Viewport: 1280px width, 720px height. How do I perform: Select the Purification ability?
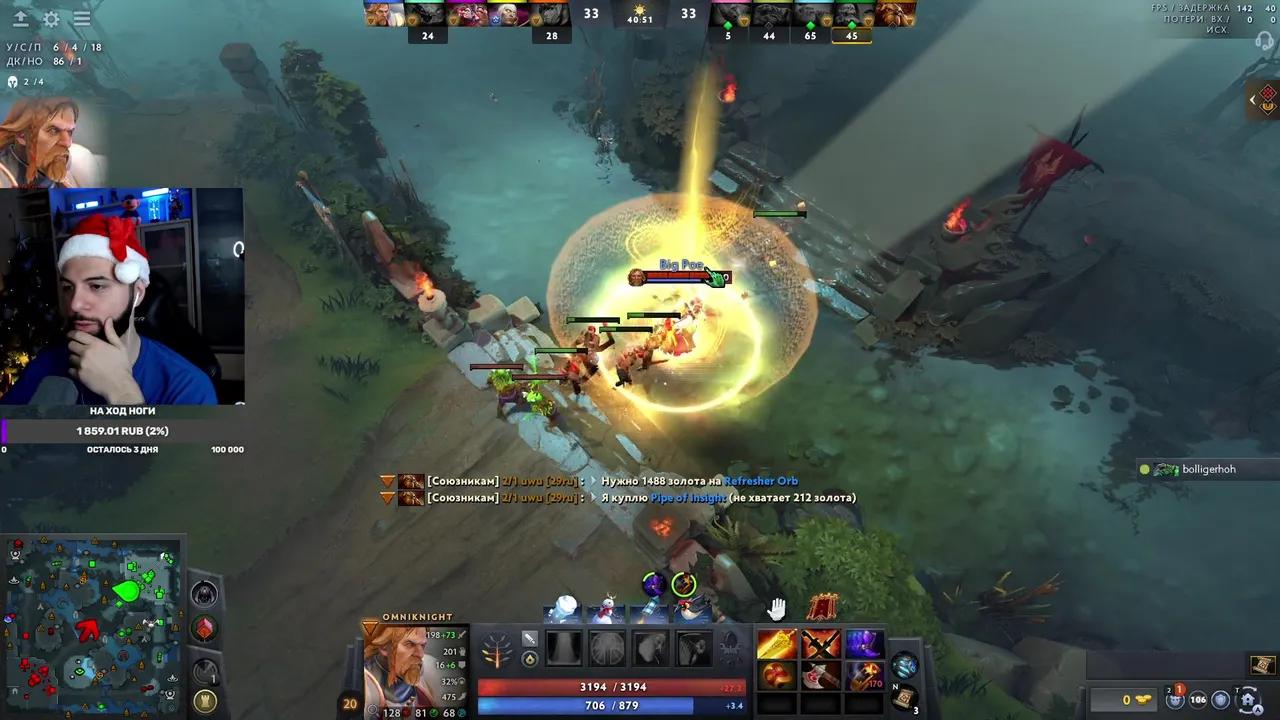(x=565, y=647)
